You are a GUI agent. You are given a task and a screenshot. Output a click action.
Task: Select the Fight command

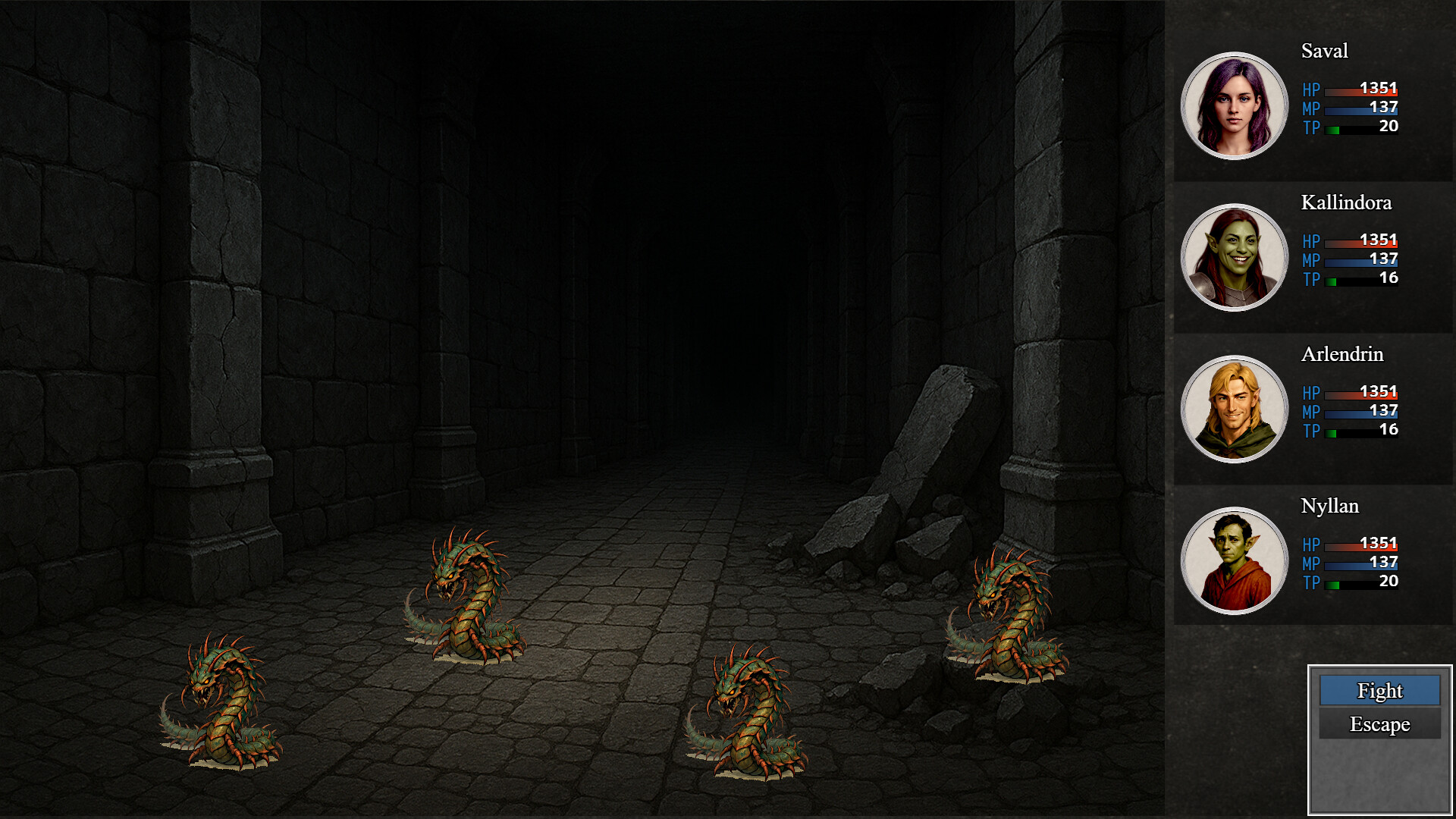click(x=1379, y=691)
